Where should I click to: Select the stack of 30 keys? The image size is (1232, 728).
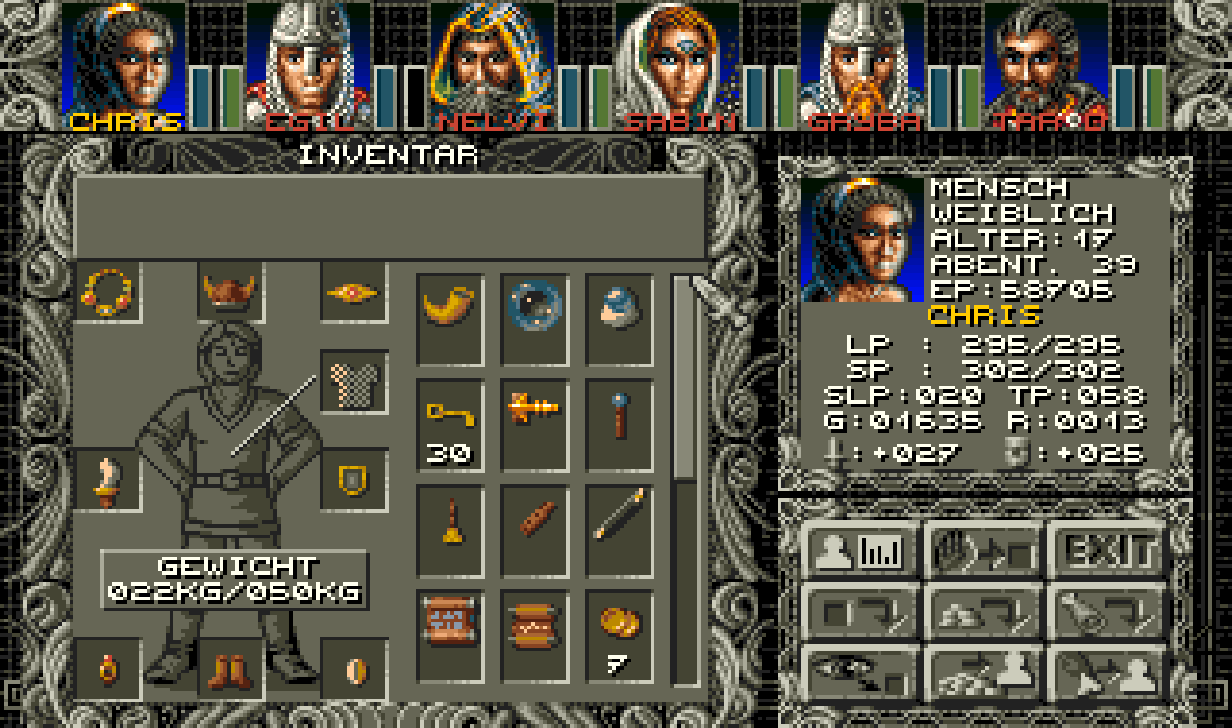449,422
